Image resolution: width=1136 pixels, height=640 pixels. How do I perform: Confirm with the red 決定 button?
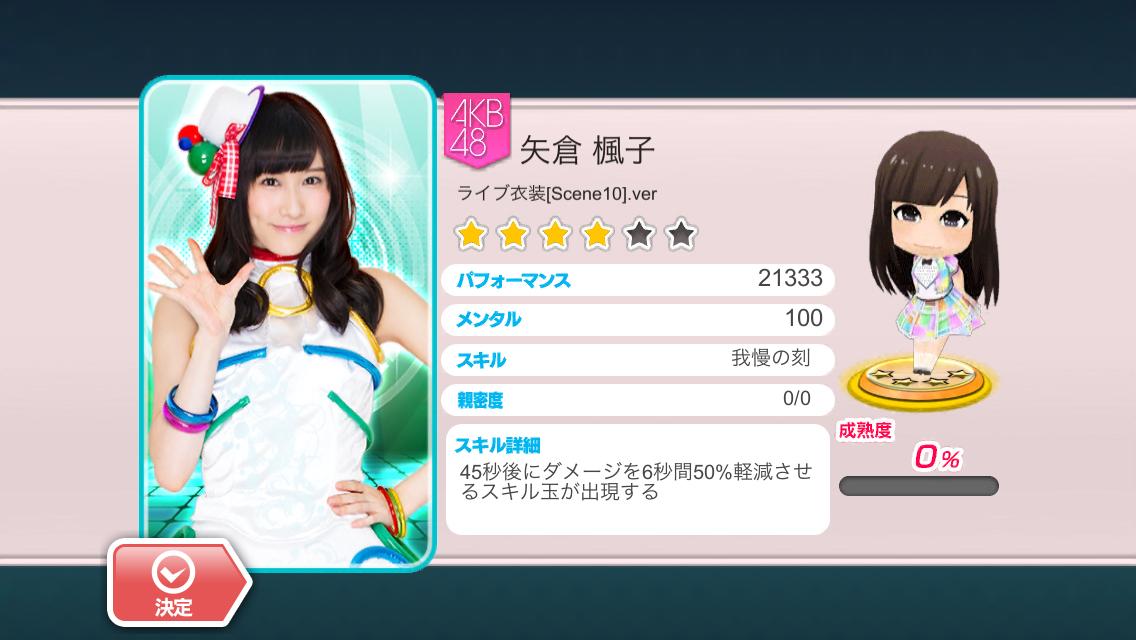[175, 584]
